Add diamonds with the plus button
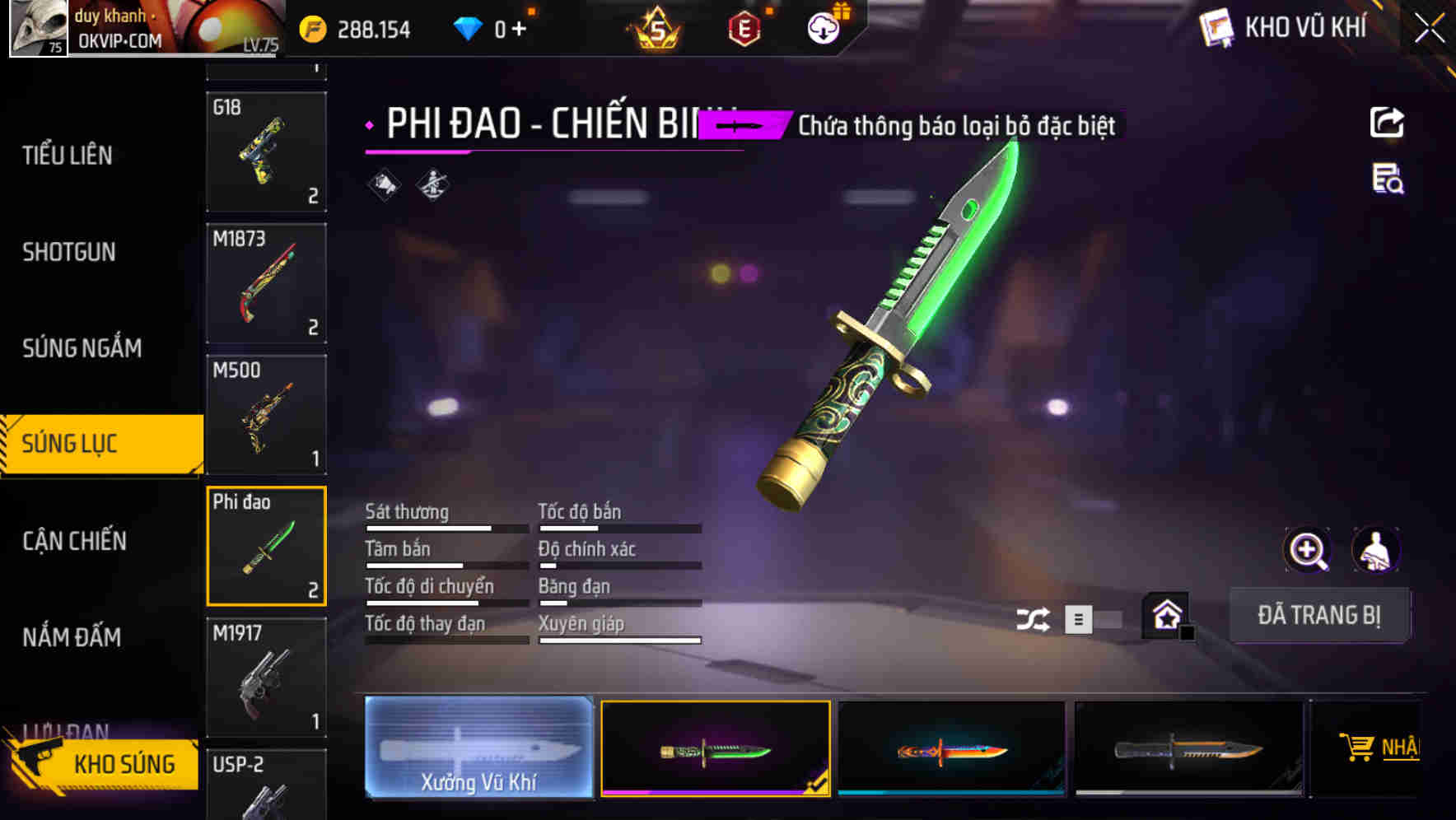The width and height of the screenshot is (1456, 820). (519, 30)
